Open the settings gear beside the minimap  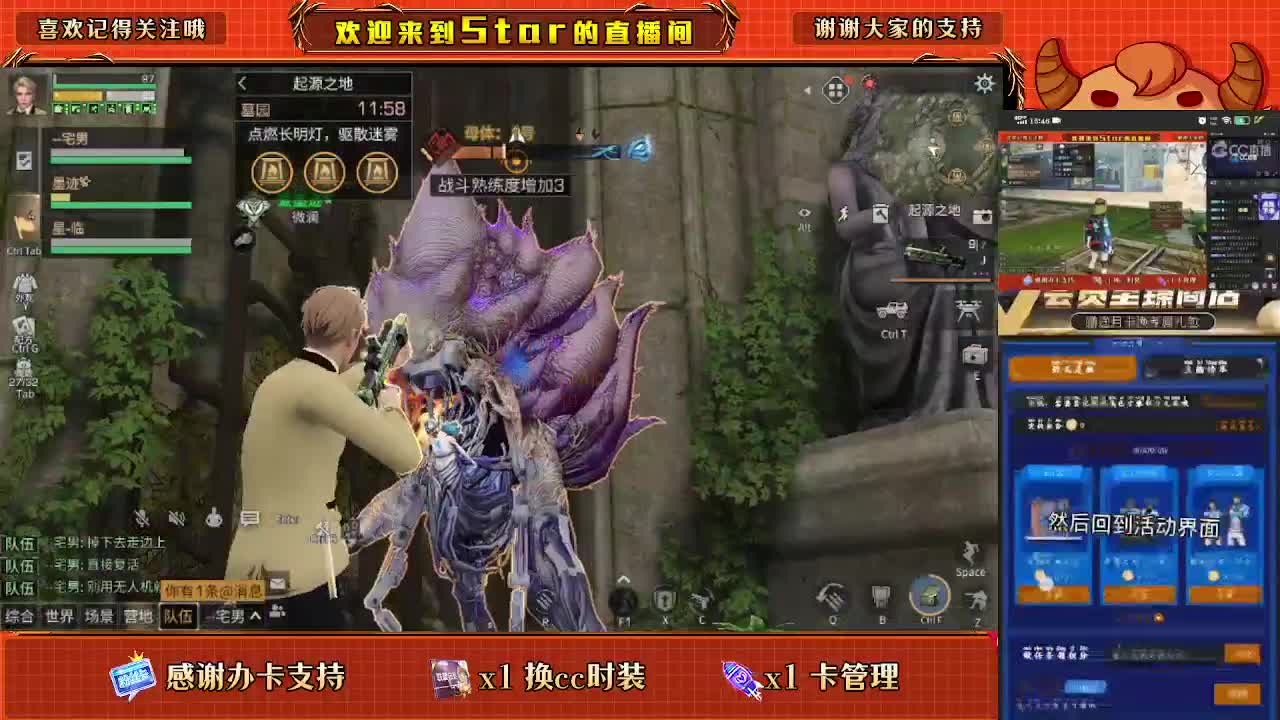click(983, 84)
